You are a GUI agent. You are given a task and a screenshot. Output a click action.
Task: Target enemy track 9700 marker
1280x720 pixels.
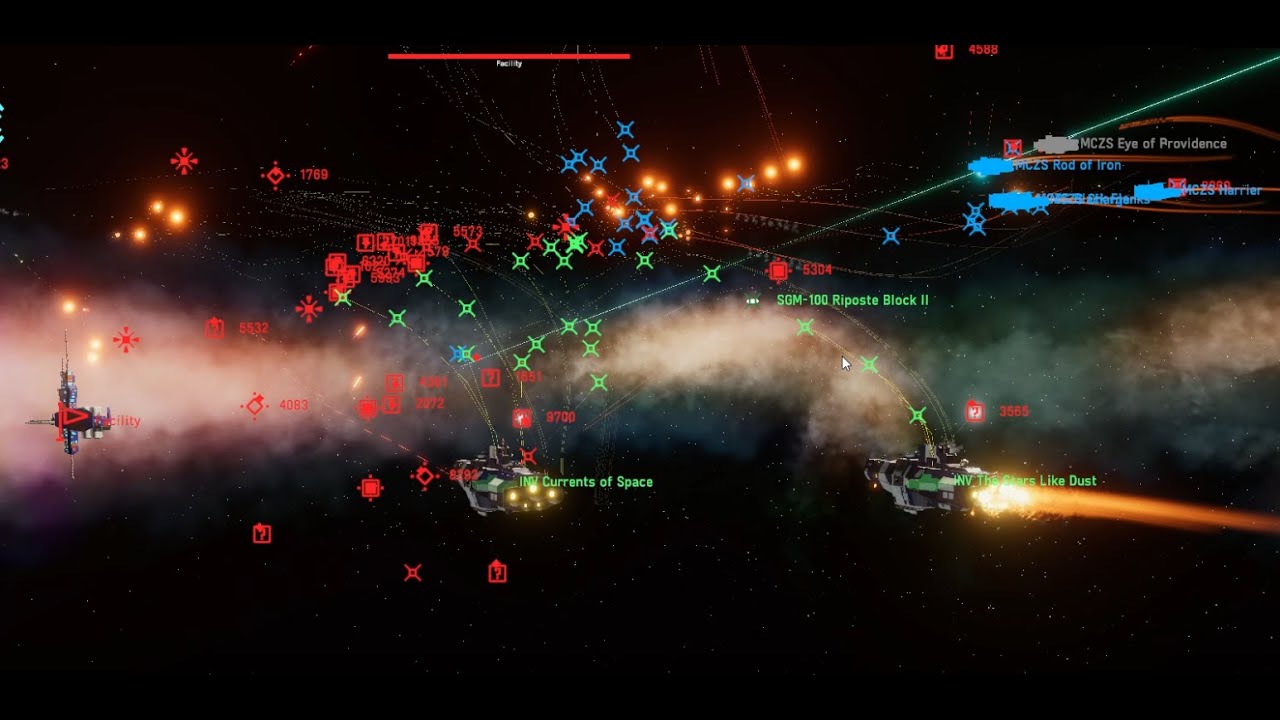(x=522, y=418)
